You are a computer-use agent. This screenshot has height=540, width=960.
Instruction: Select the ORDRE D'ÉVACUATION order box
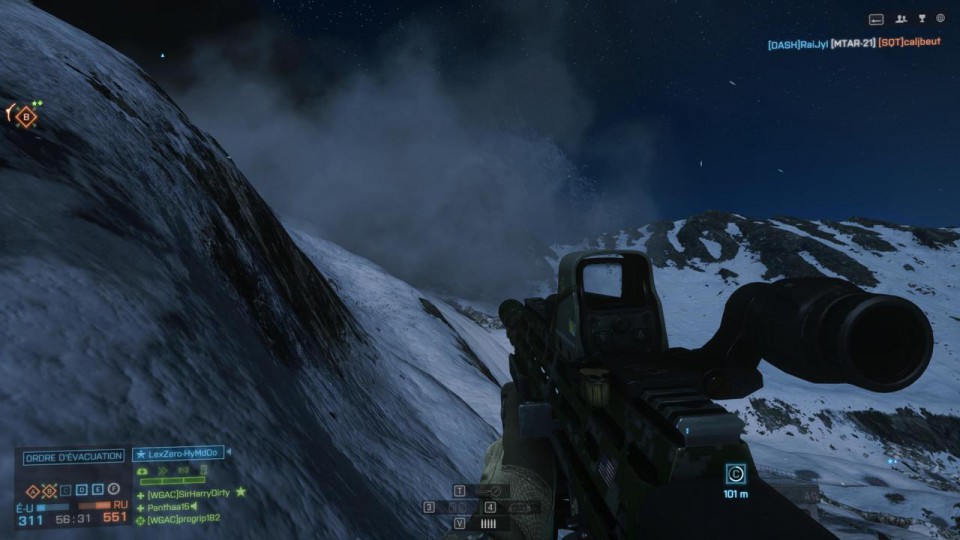coord(74,456)
